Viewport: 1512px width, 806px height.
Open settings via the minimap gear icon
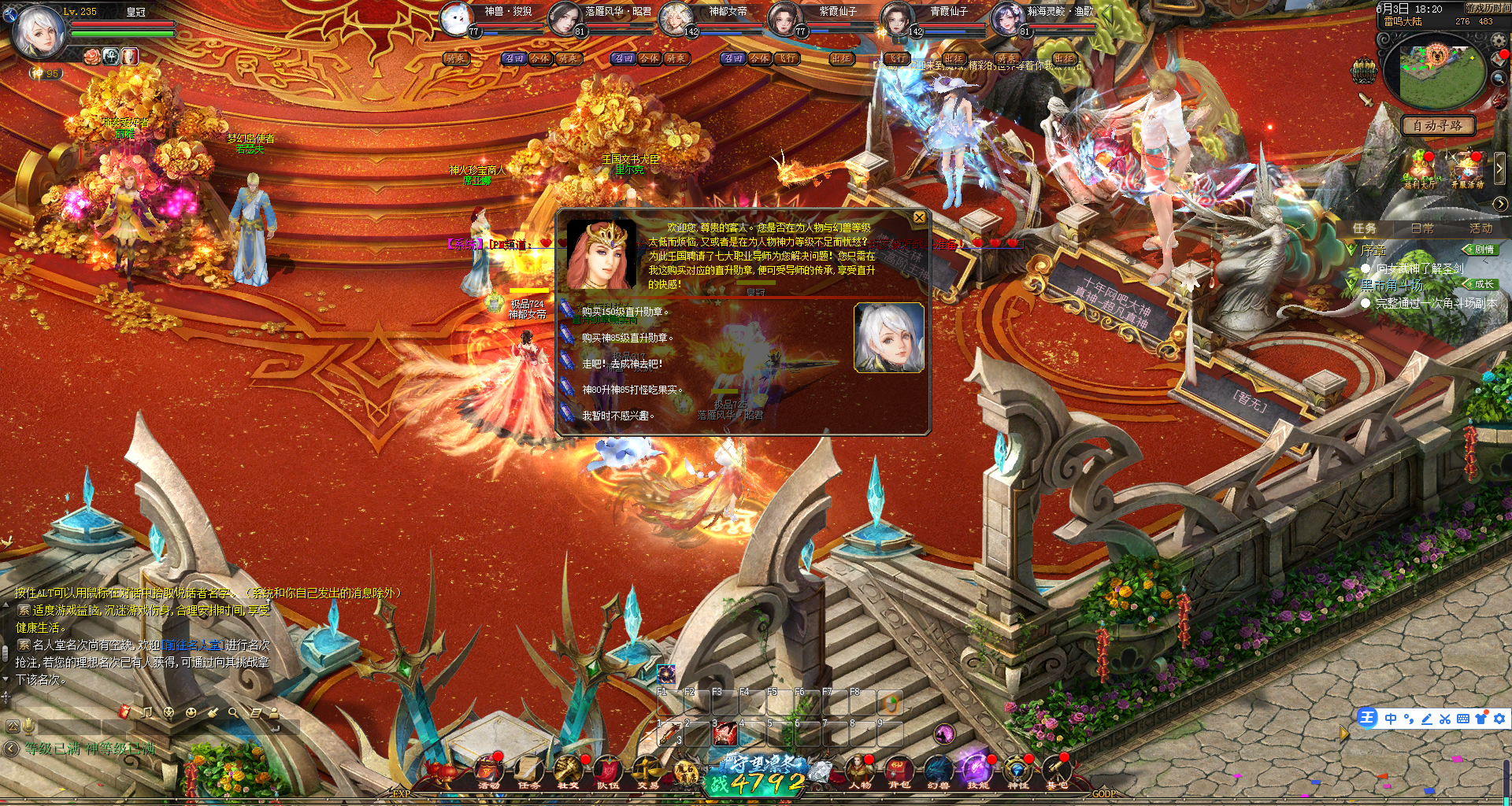click(x=1499, y=40)
